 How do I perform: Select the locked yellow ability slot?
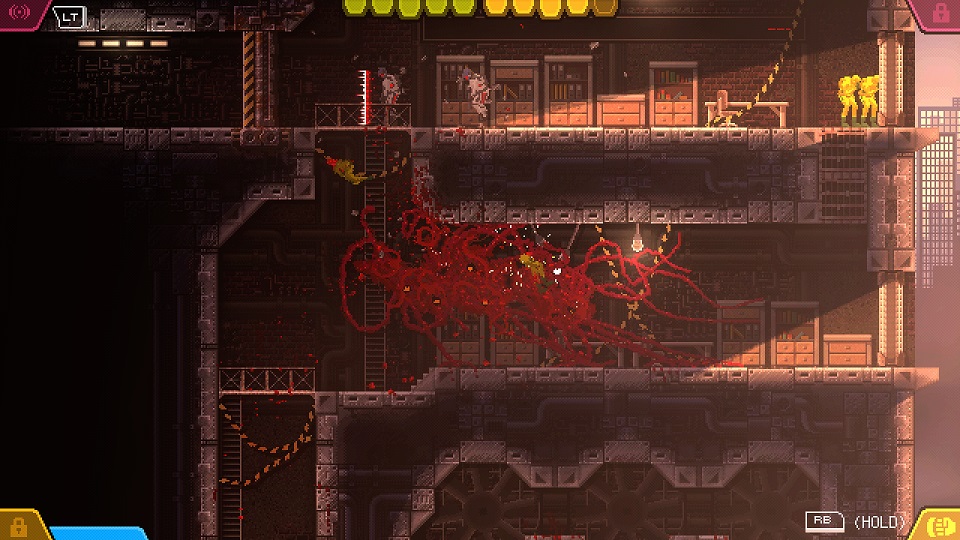(x=18, y=526)
